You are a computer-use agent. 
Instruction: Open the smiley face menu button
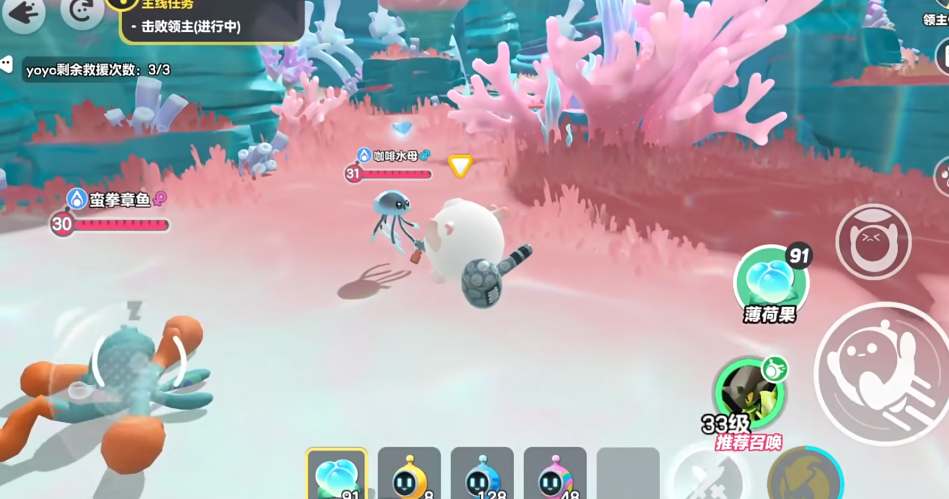pos(80,12)
